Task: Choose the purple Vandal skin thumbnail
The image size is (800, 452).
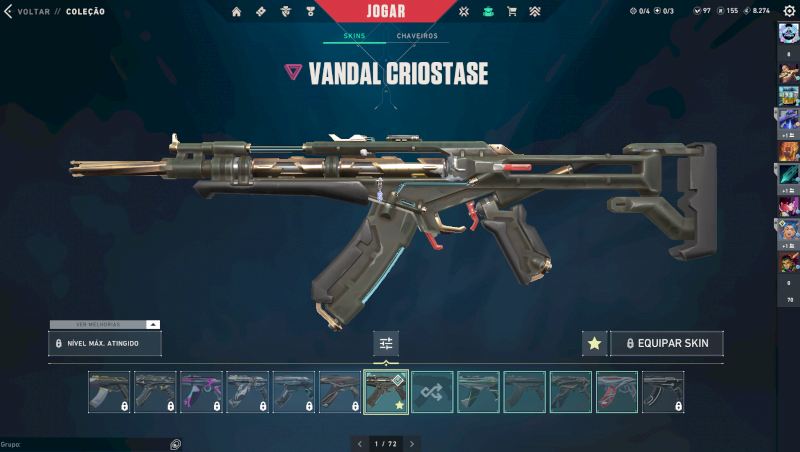Action: click(201, 392)
